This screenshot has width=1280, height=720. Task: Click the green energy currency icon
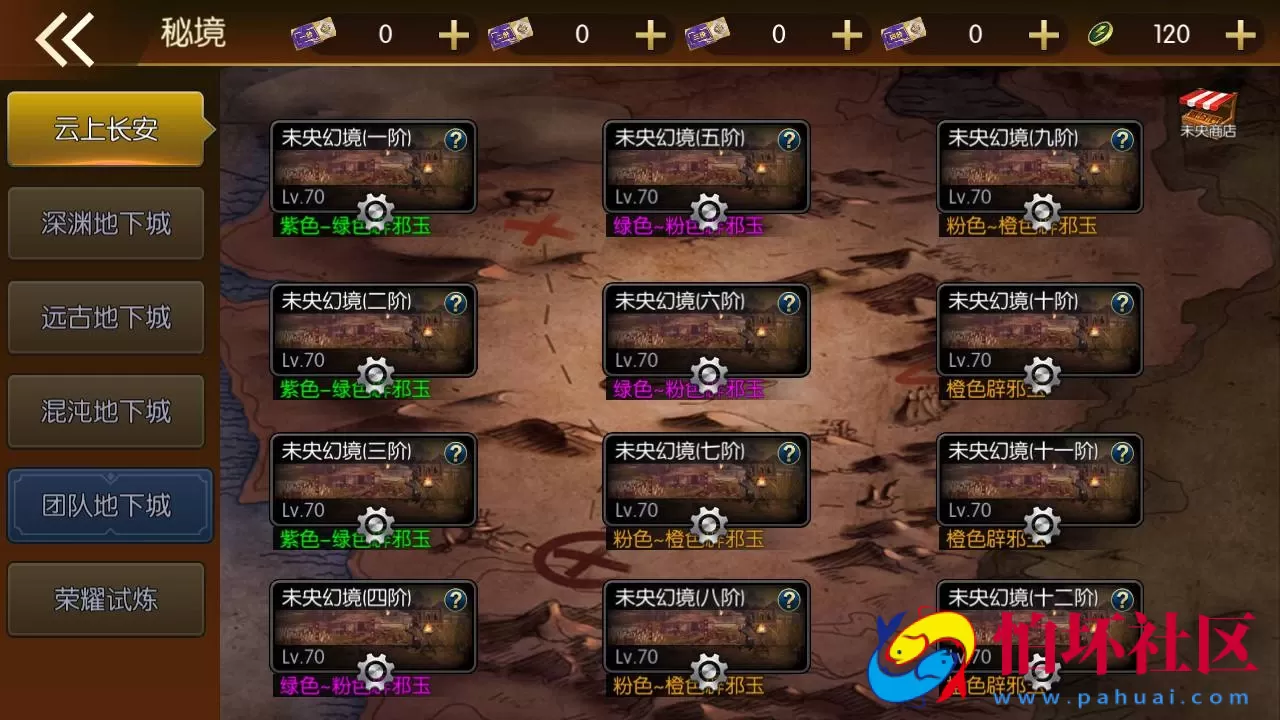[1101, 33]
